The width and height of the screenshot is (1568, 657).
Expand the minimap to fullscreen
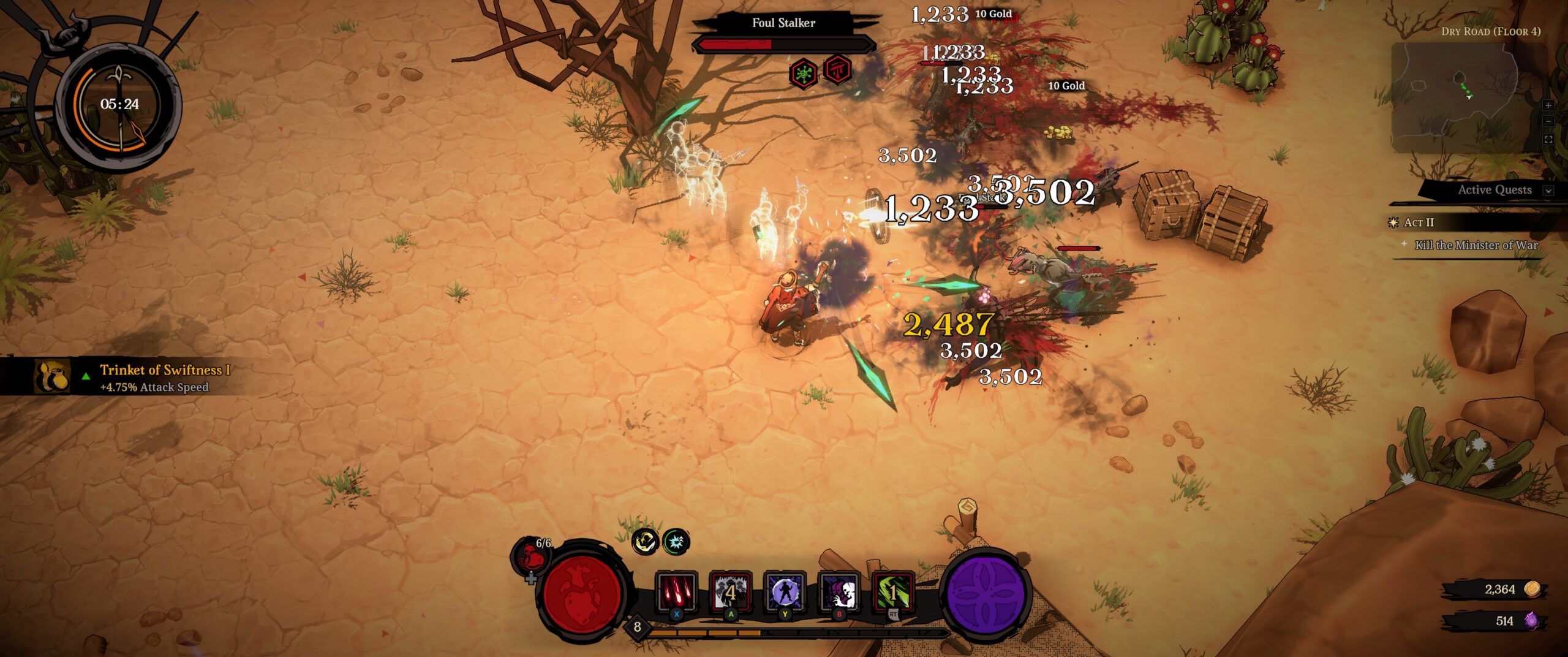tap(1548, 140)
